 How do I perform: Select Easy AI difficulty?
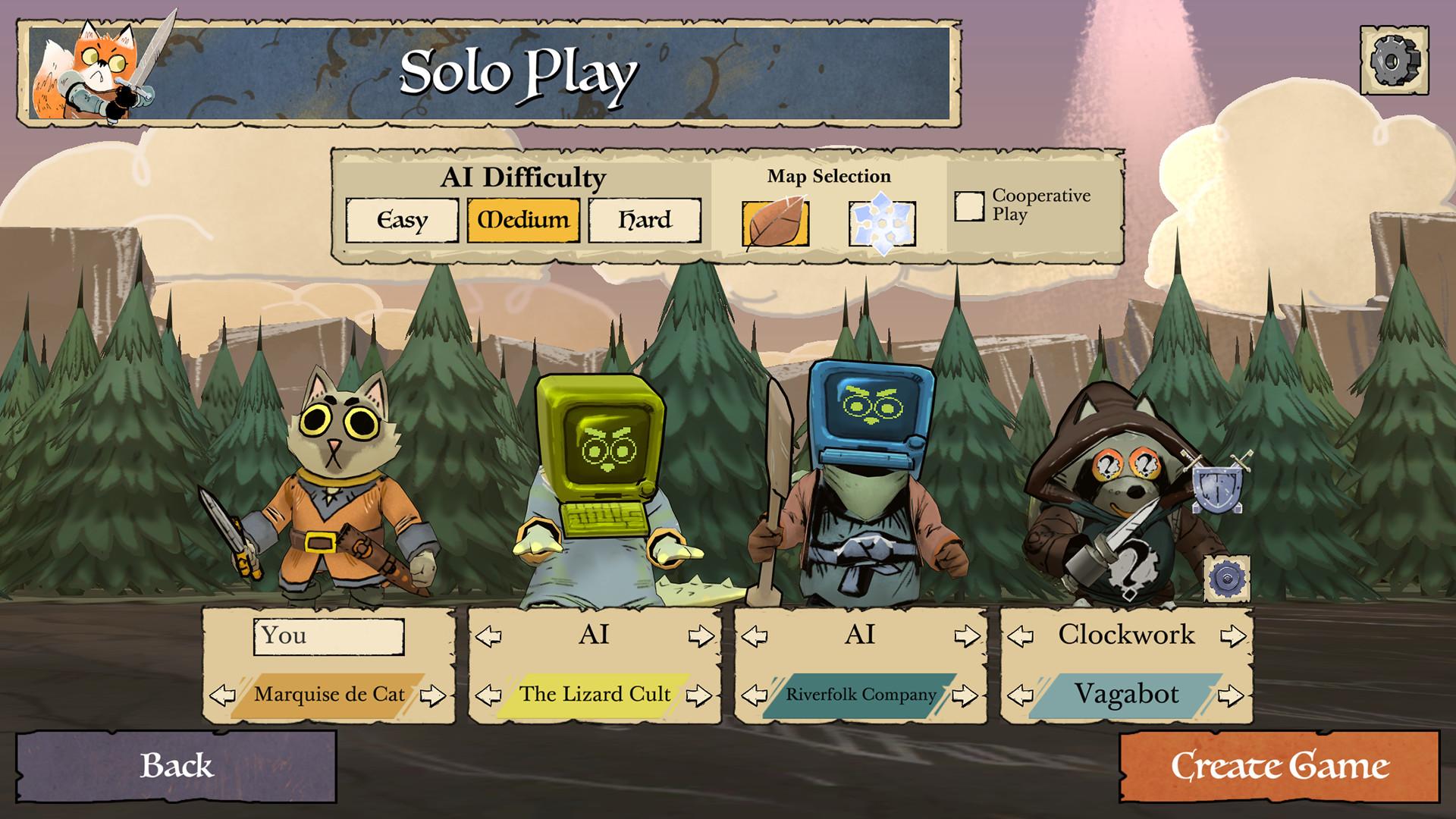click(401, 220)
